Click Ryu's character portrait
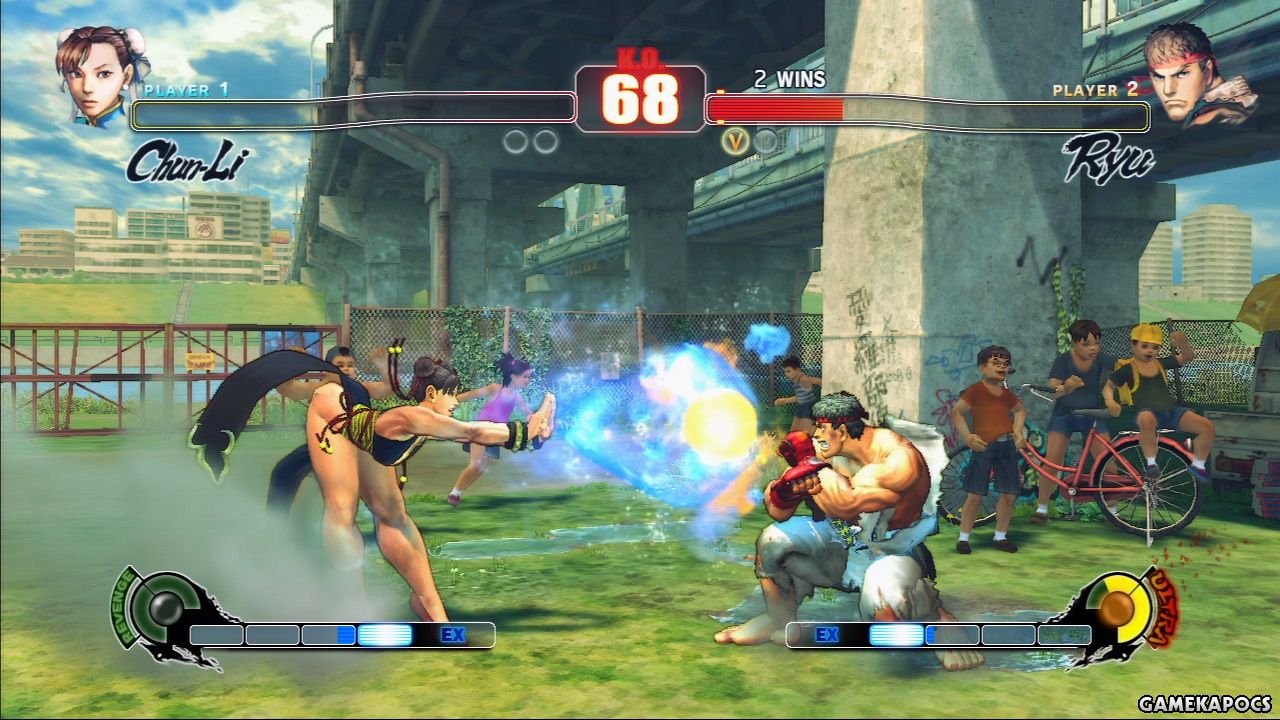The height and width of the screenshot is (720, 1280). 1198,73
